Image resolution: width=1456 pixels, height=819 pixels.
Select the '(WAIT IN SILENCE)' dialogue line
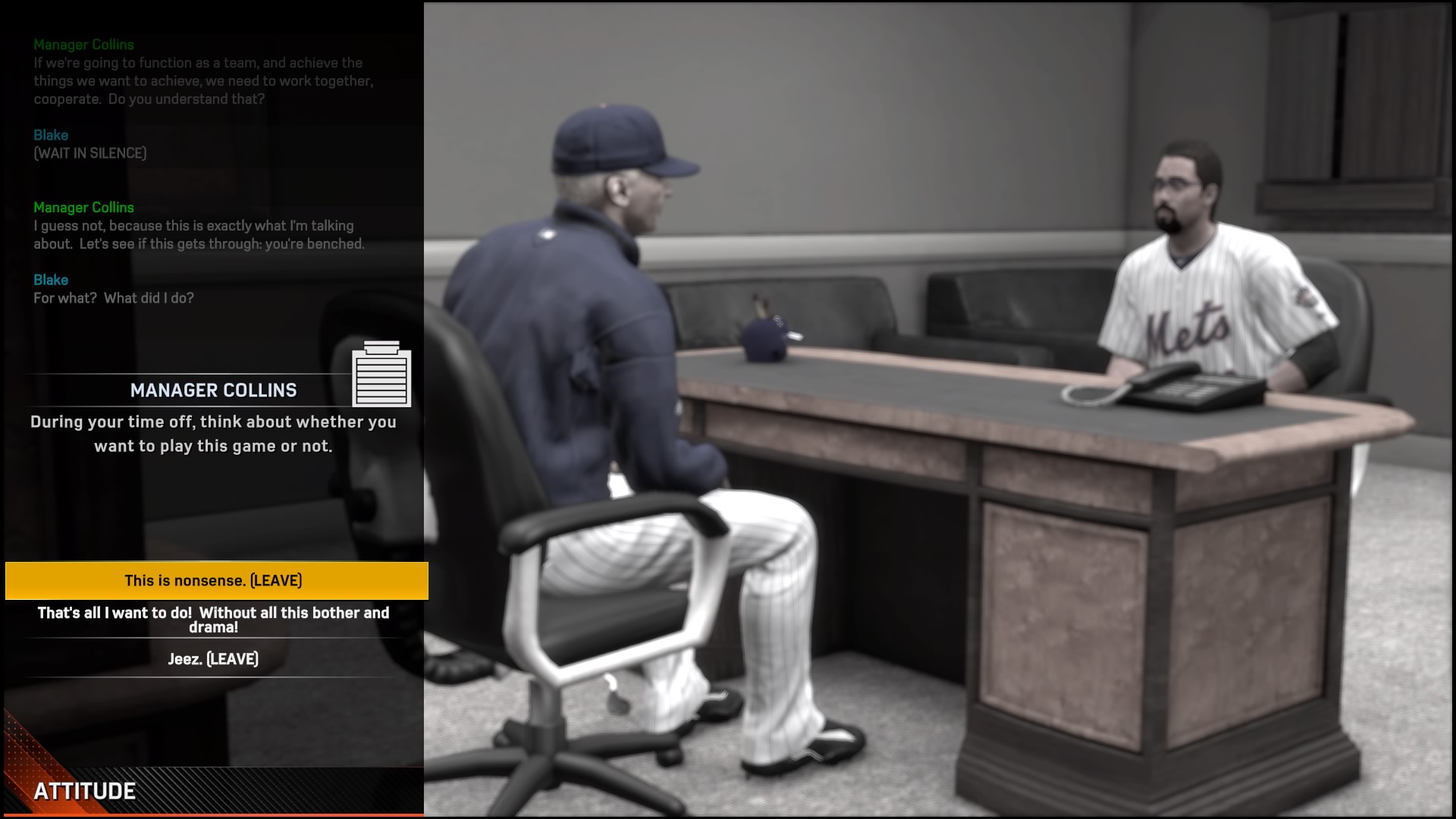[89, 152]
